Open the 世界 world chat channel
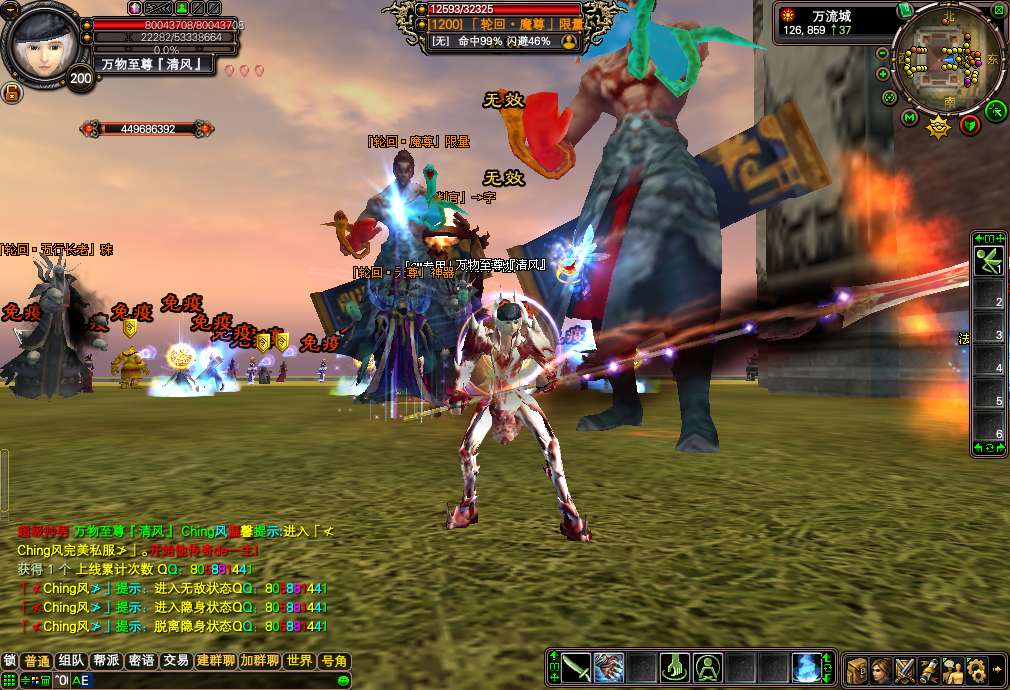Viewport: 1010px width, 690px height. [298, 661]
